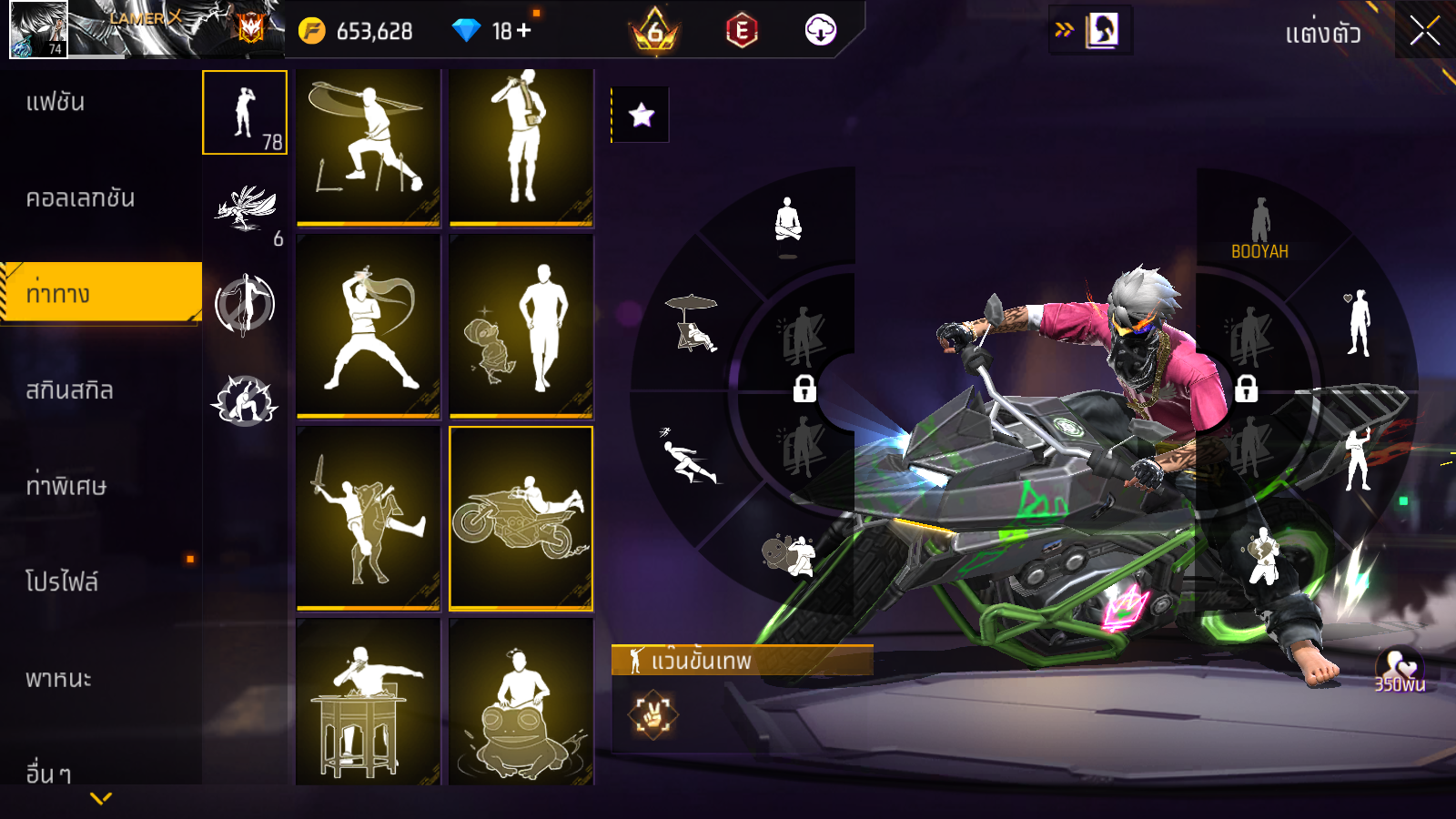This screenshot has width=1456, height=819.
Task: Toggle the star favorites filter
Action: pyautogui.click(x=642, y=115)
